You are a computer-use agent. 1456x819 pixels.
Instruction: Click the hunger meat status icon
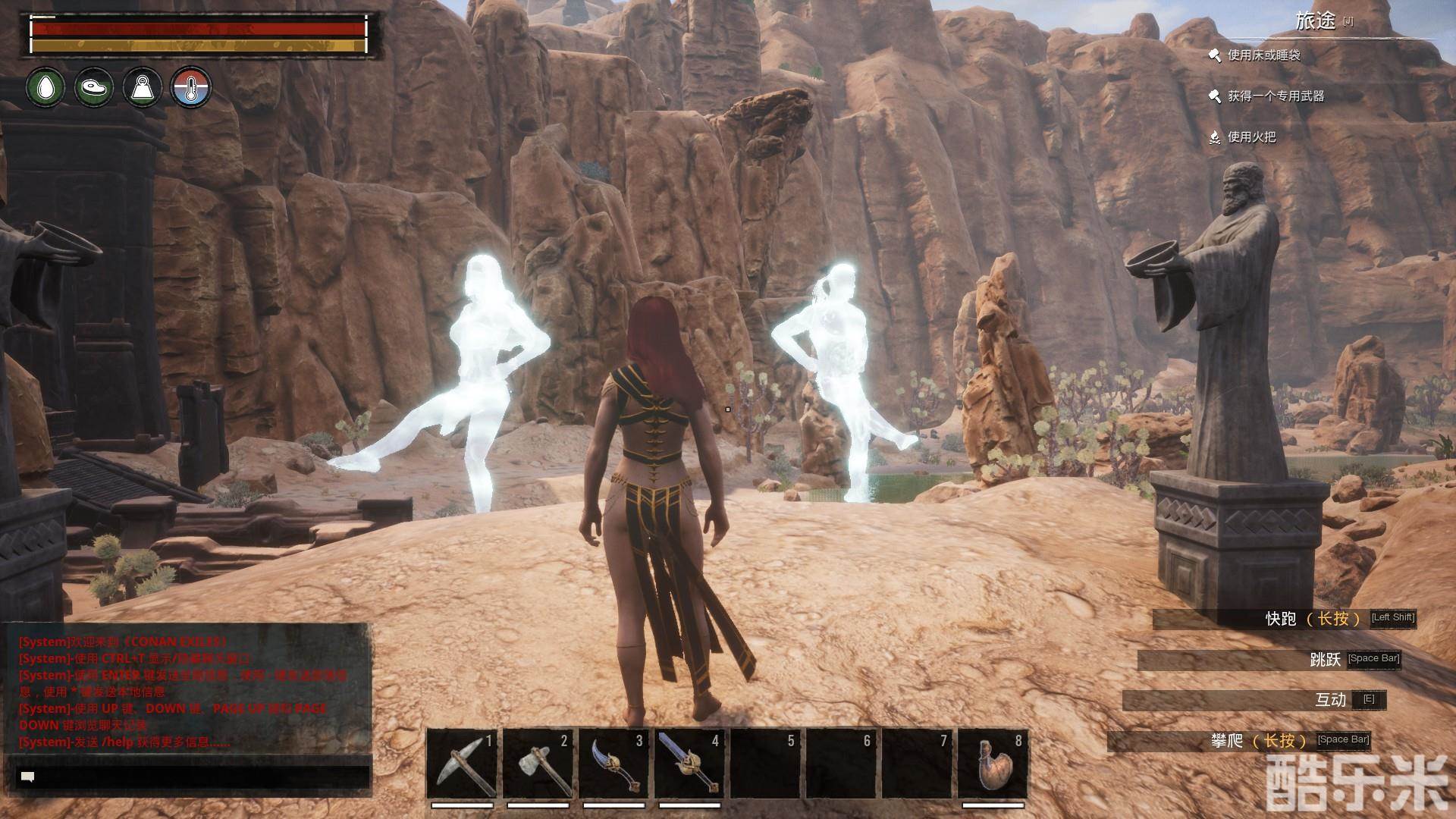(x=94, y=87)
